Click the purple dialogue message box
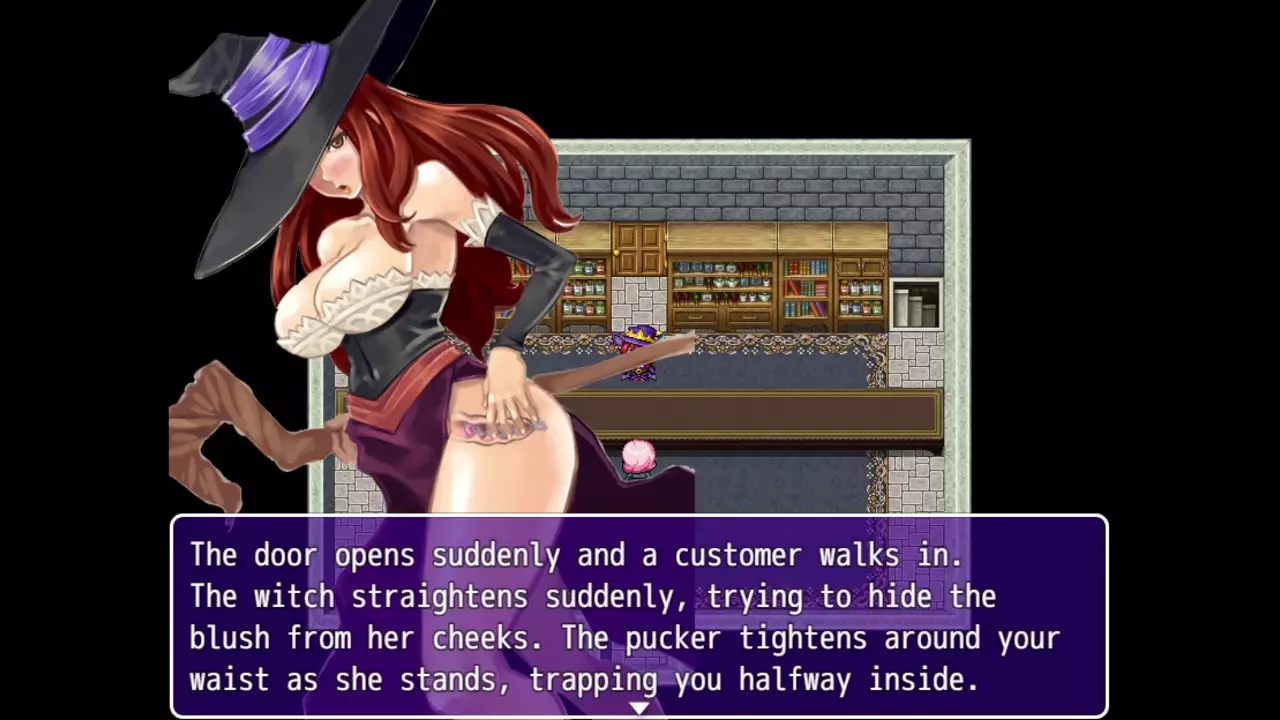1280x720 pixels. pos(639,615)
